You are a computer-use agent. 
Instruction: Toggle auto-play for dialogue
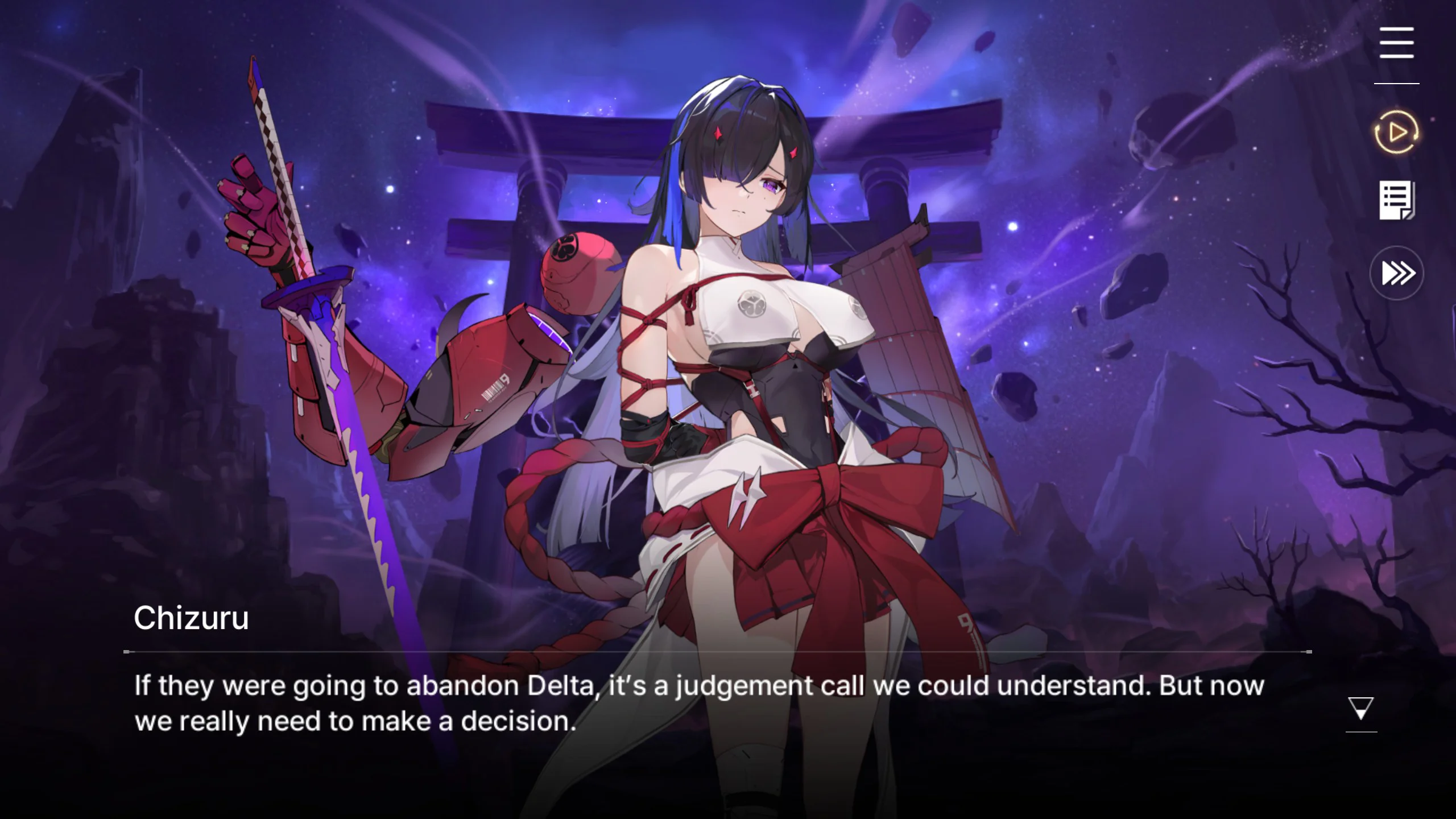coord(1397,133)
